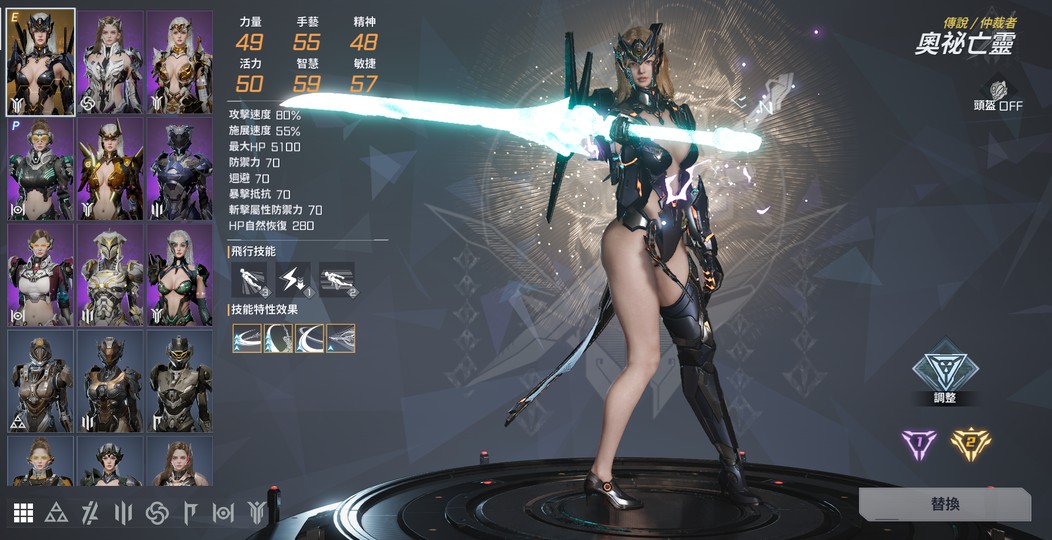This screenshot has height=540, width=1052.
Task: Select the gold-winged helmet purple suit
Action: pyautogui.click(x=110, y=168)
